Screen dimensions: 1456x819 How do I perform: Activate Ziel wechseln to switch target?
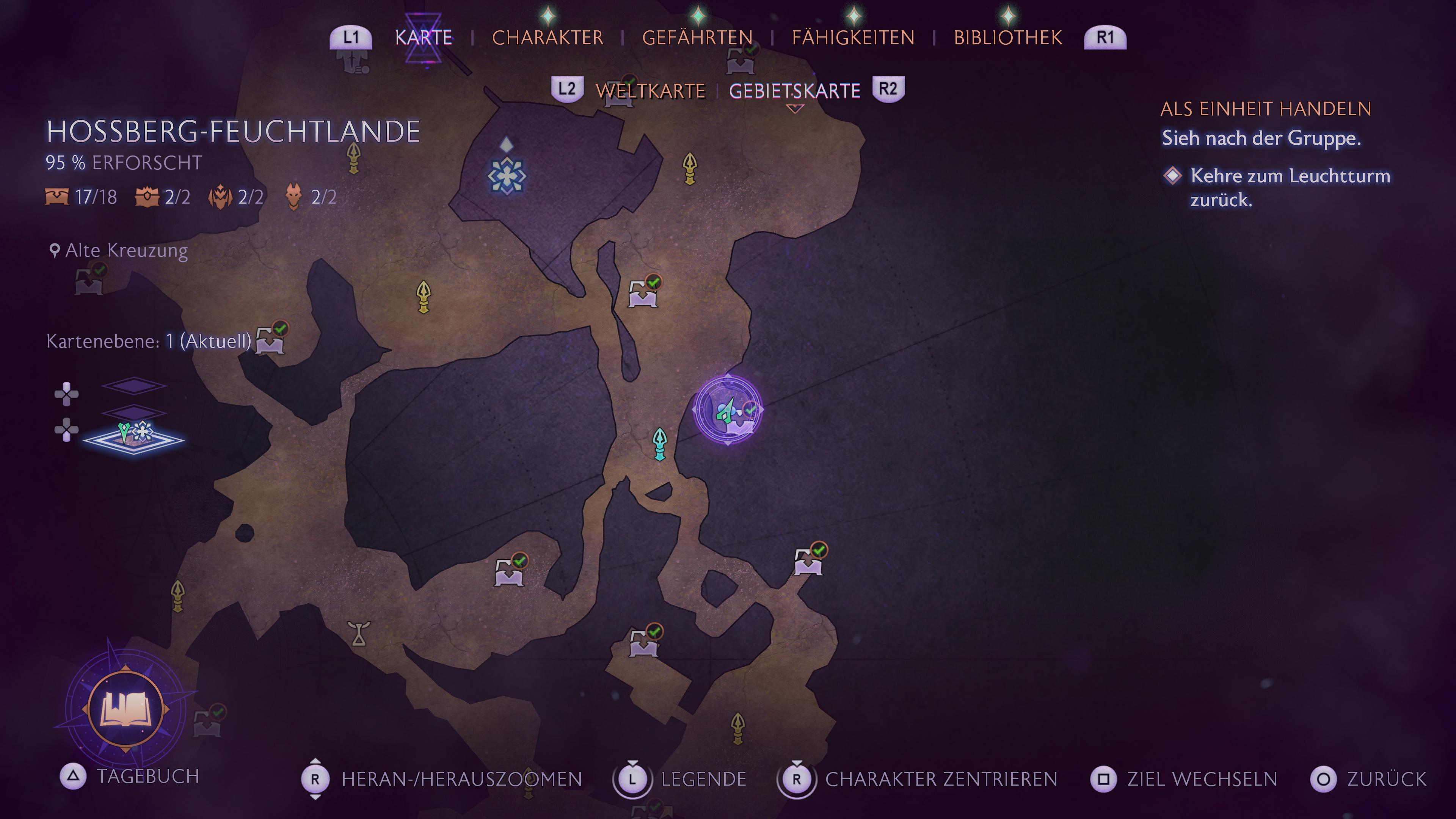1202,779
